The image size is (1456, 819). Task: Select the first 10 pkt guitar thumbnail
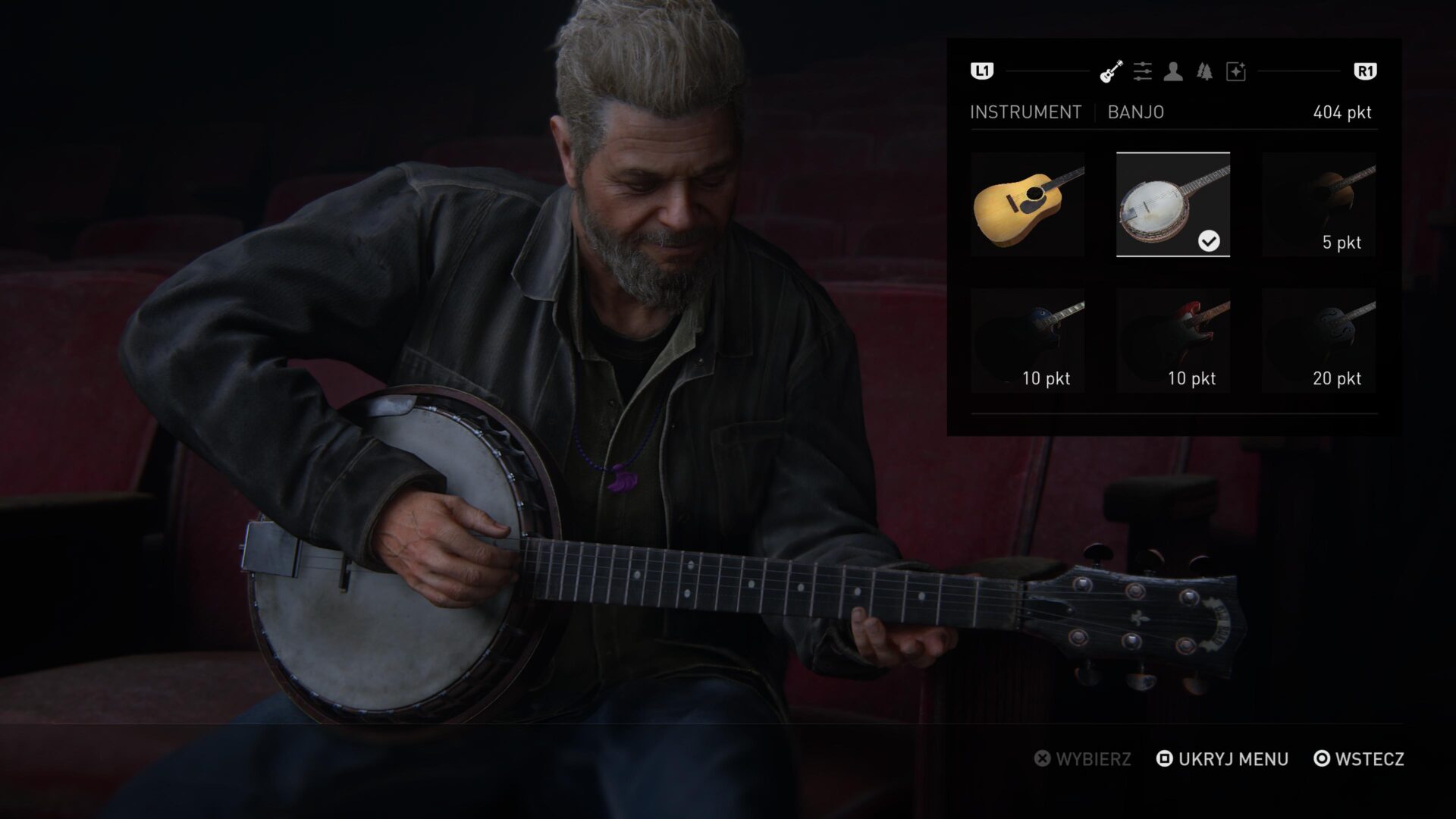point(1028,338)
